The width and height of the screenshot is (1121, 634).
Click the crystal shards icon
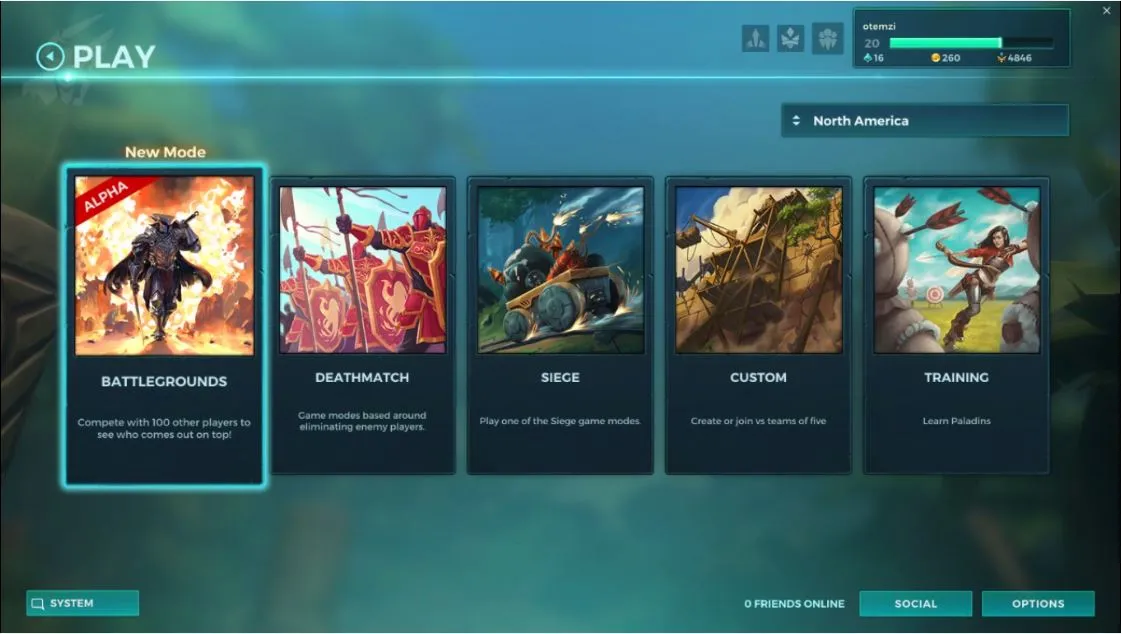coord(756,39)
